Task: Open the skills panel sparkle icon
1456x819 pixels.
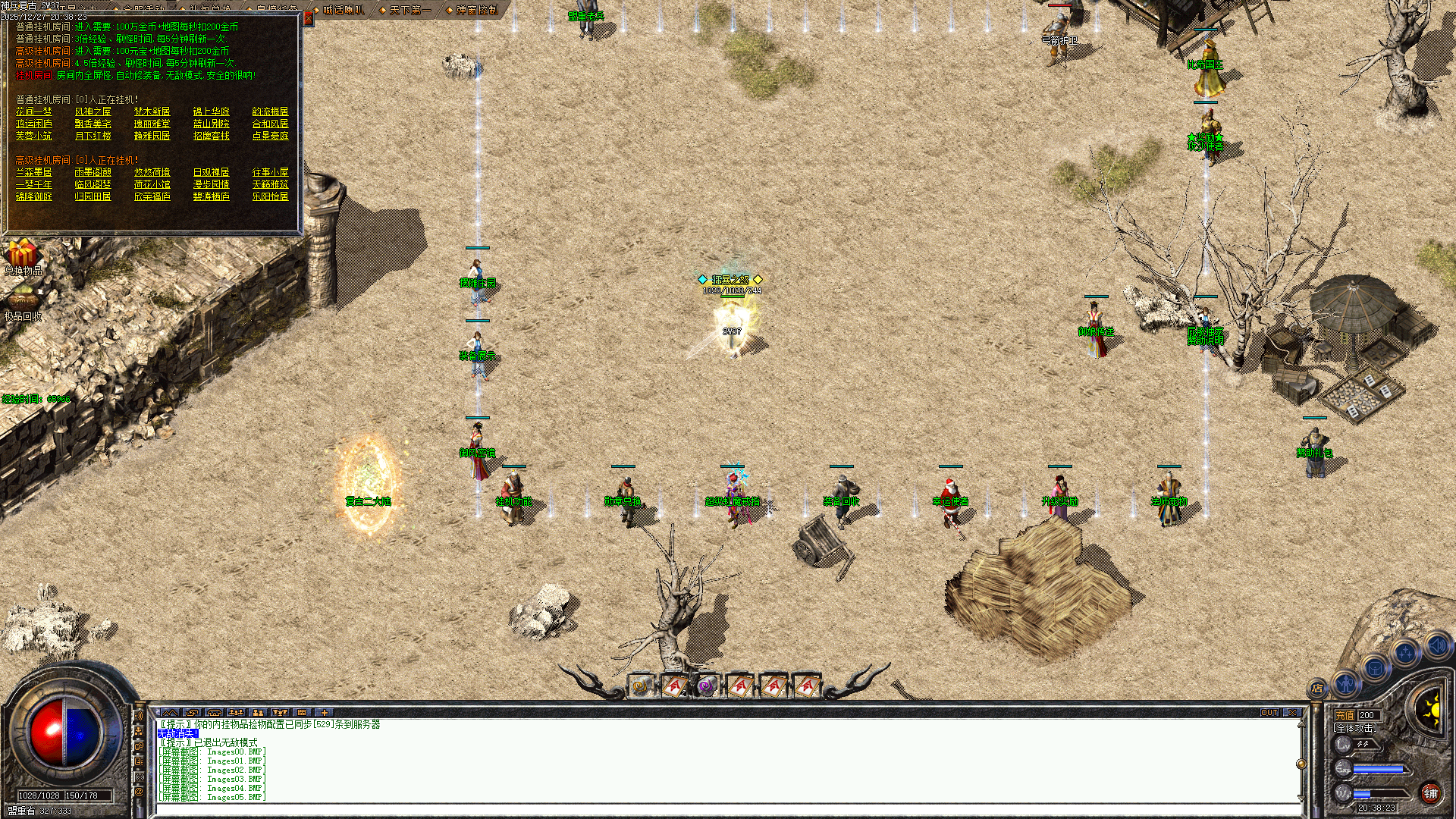Action: pyautogui.click(x=1405, y=652)
